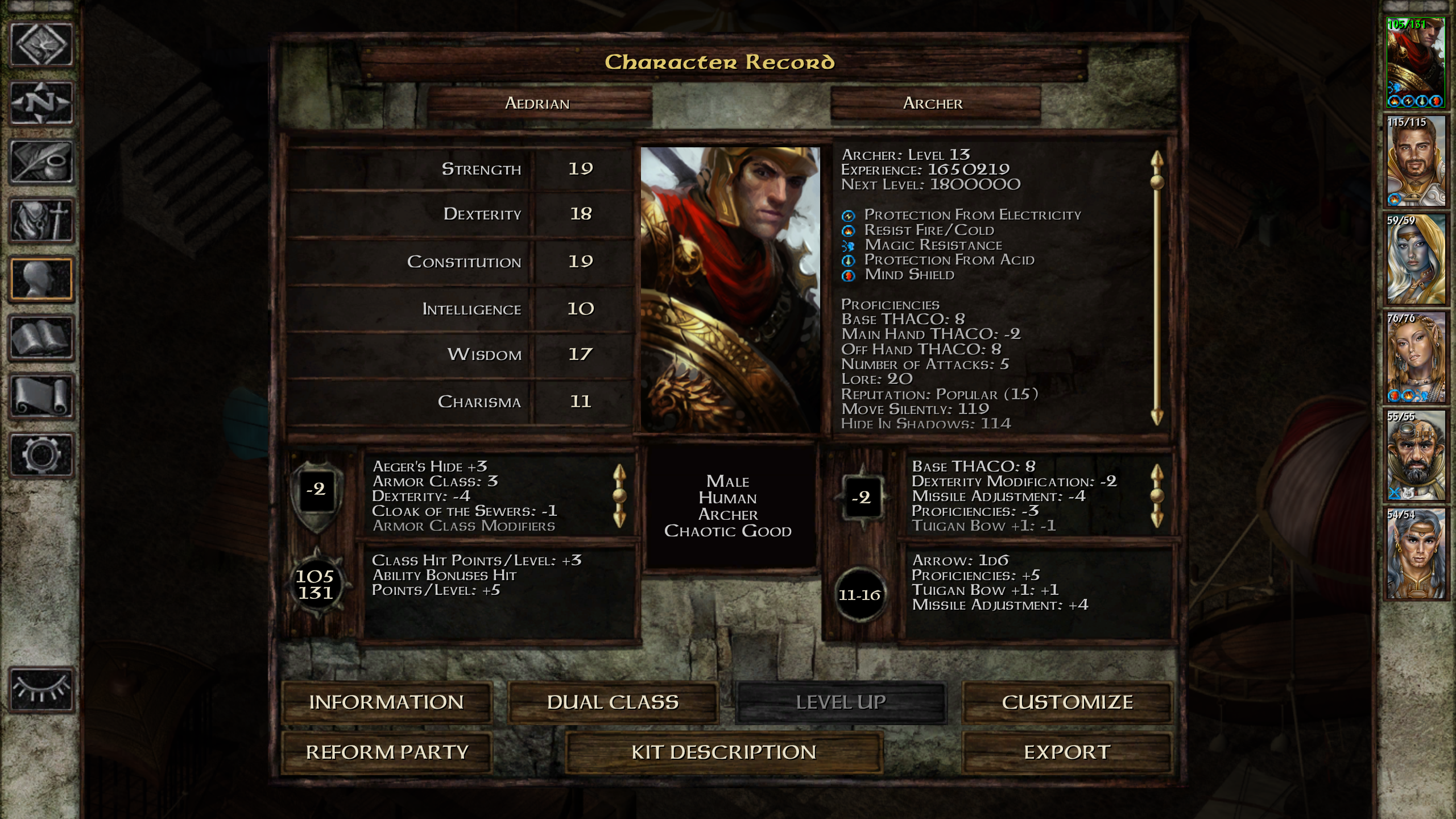Viewport: 1456px width, 819px height.
Task: Select the bearded paladin portrait with 115 HP
Action: pos(1415,161)
